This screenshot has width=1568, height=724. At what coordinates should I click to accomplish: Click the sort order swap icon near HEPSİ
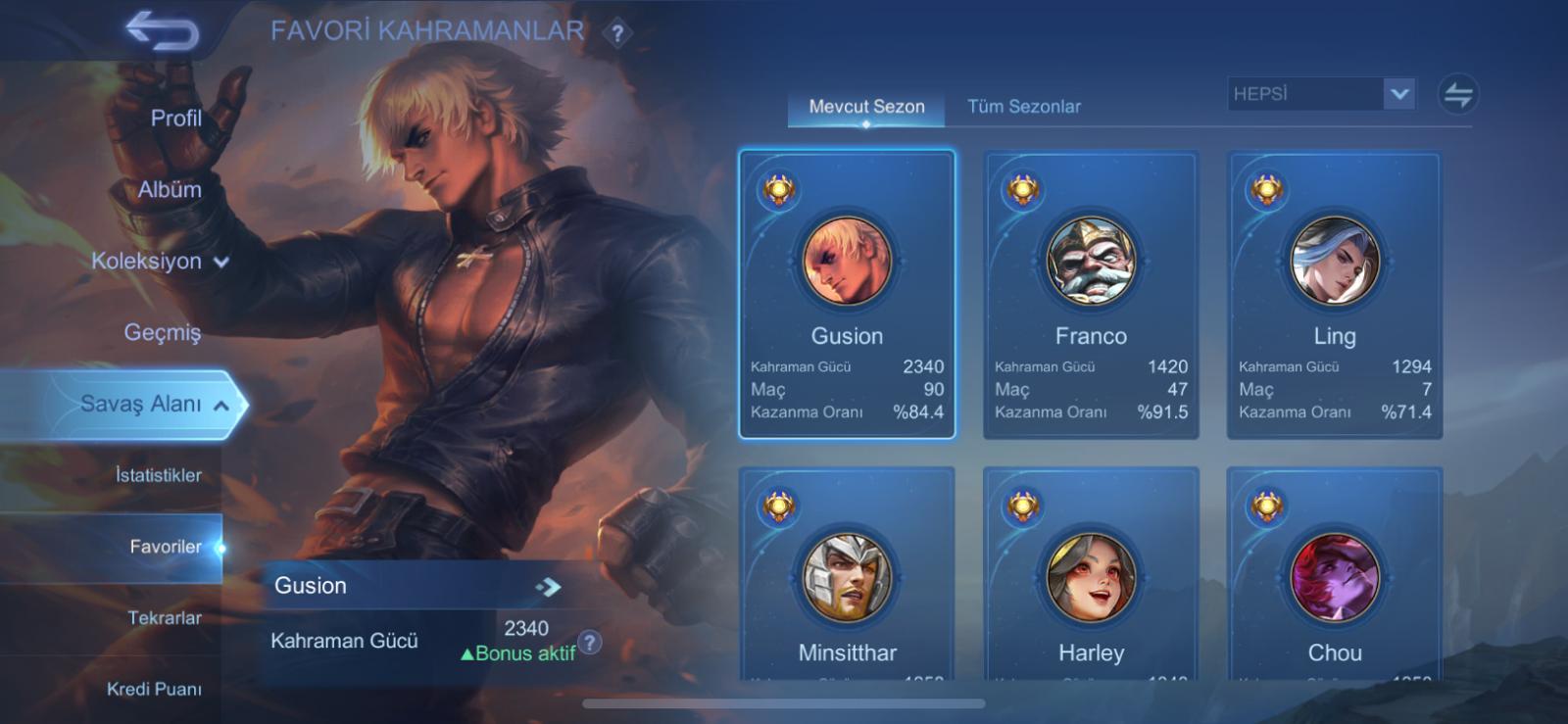click(1459, 94)
